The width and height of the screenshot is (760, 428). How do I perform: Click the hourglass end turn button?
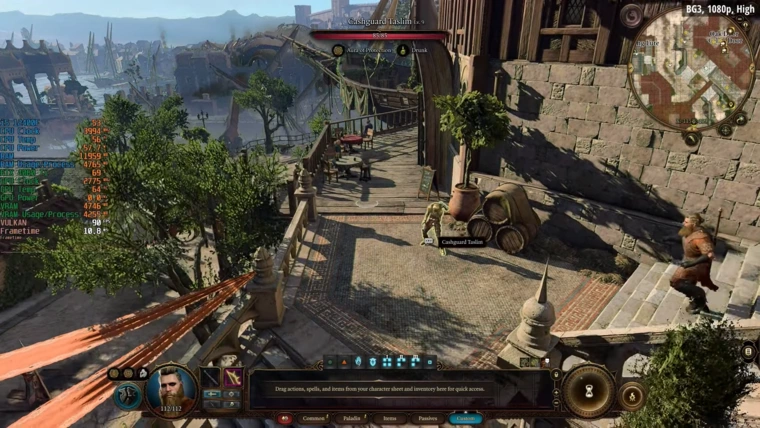587,390
